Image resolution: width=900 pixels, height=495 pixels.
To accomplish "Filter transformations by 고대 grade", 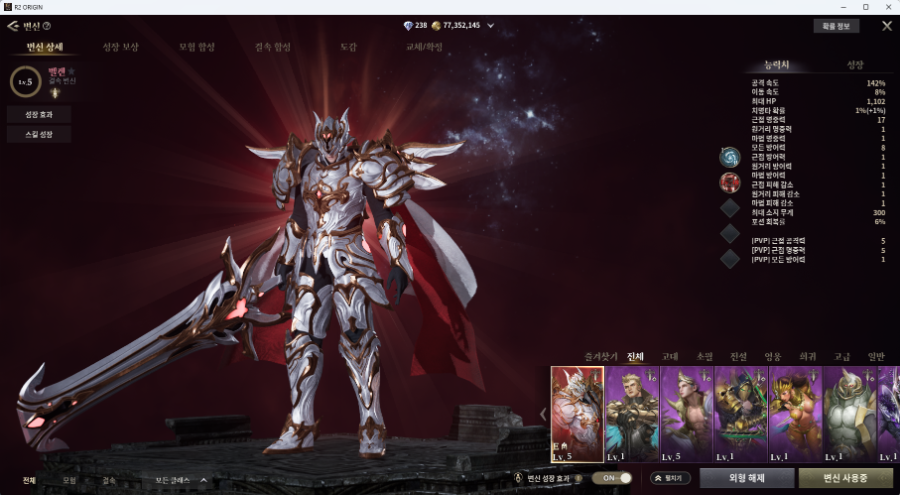I will coord(670,356).
